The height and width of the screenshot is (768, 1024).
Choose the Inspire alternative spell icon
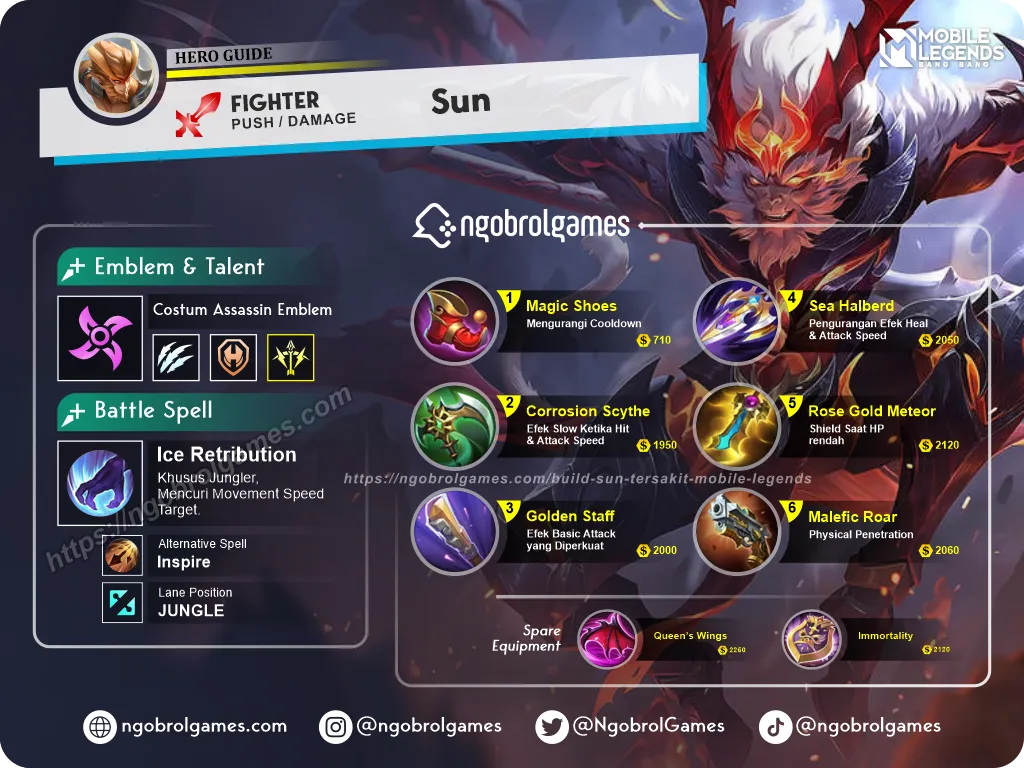pyautogui.click(x=122, y=554)
